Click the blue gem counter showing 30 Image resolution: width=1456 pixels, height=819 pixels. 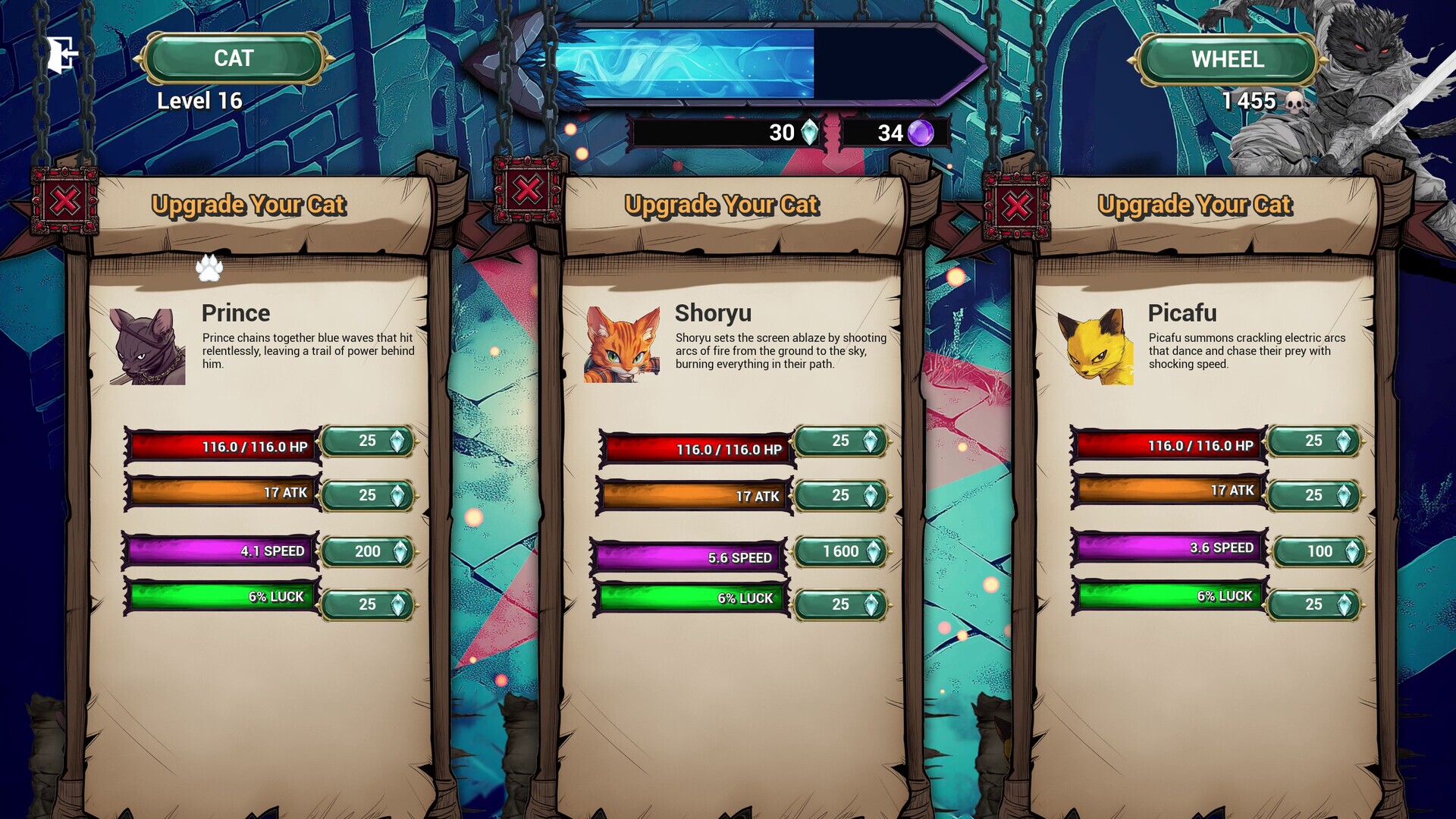coord(789,133)
